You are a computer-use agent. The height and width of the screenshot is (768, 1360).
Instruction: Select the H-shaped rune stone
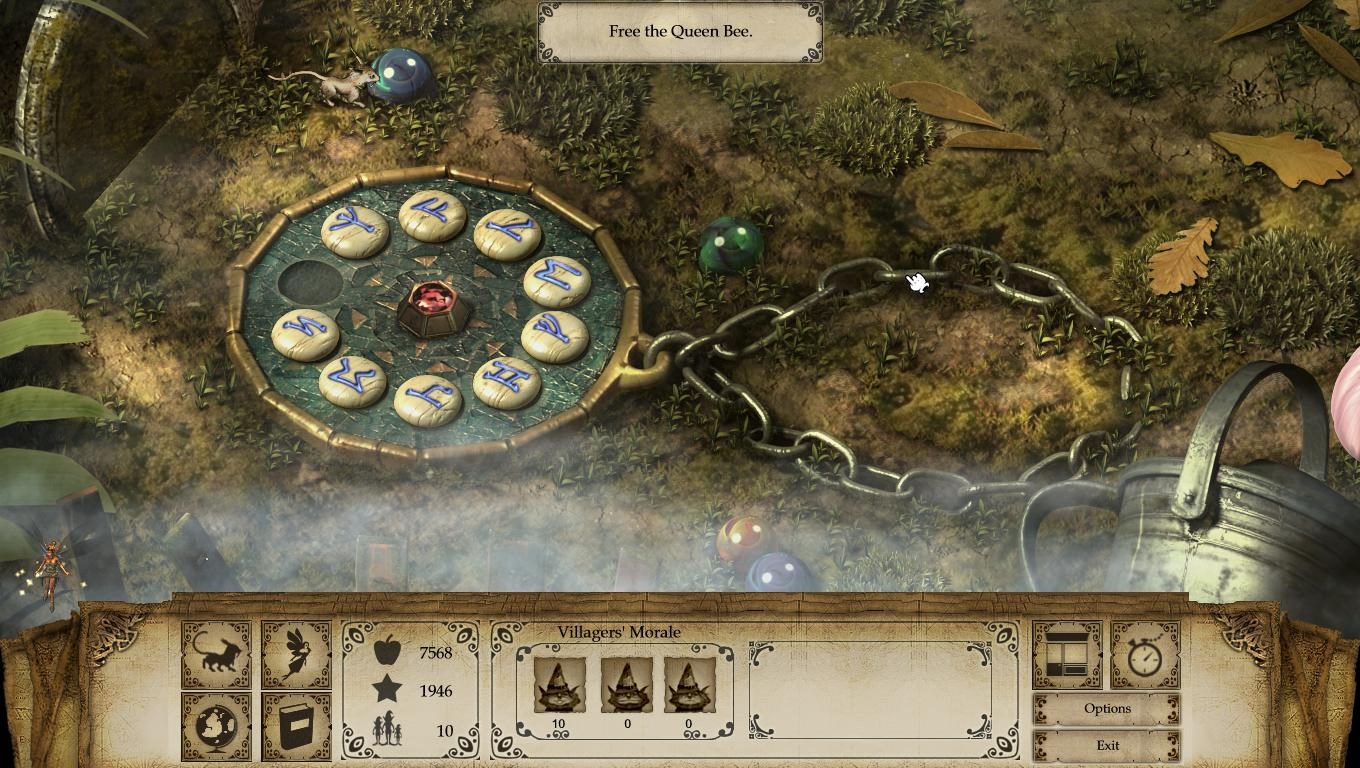click(x=507, y=382)
